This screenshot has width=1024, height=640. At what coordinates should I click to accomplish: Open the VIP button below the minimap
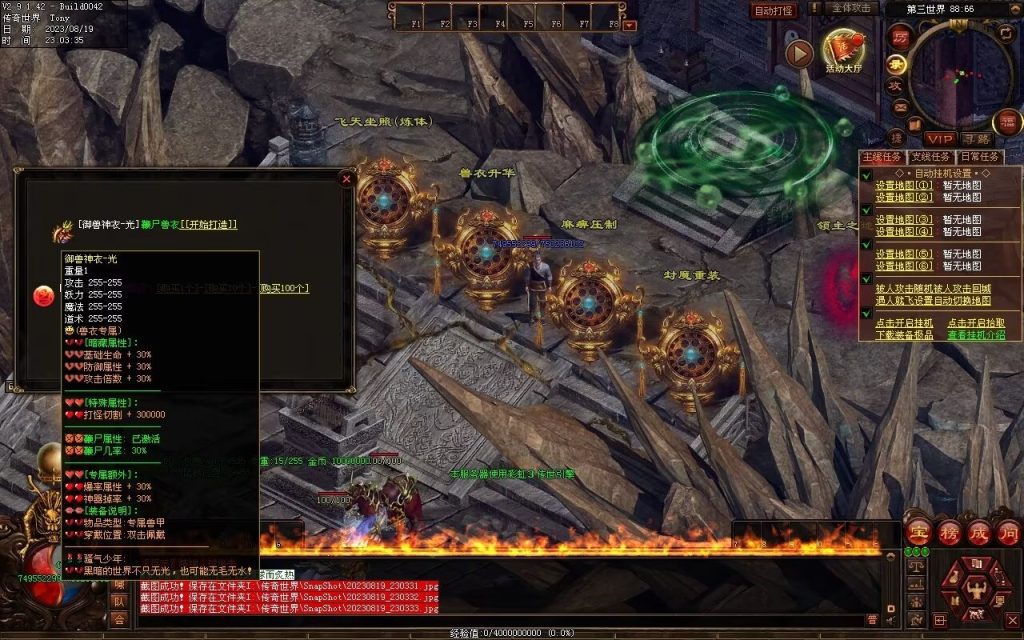coord(939,139)
